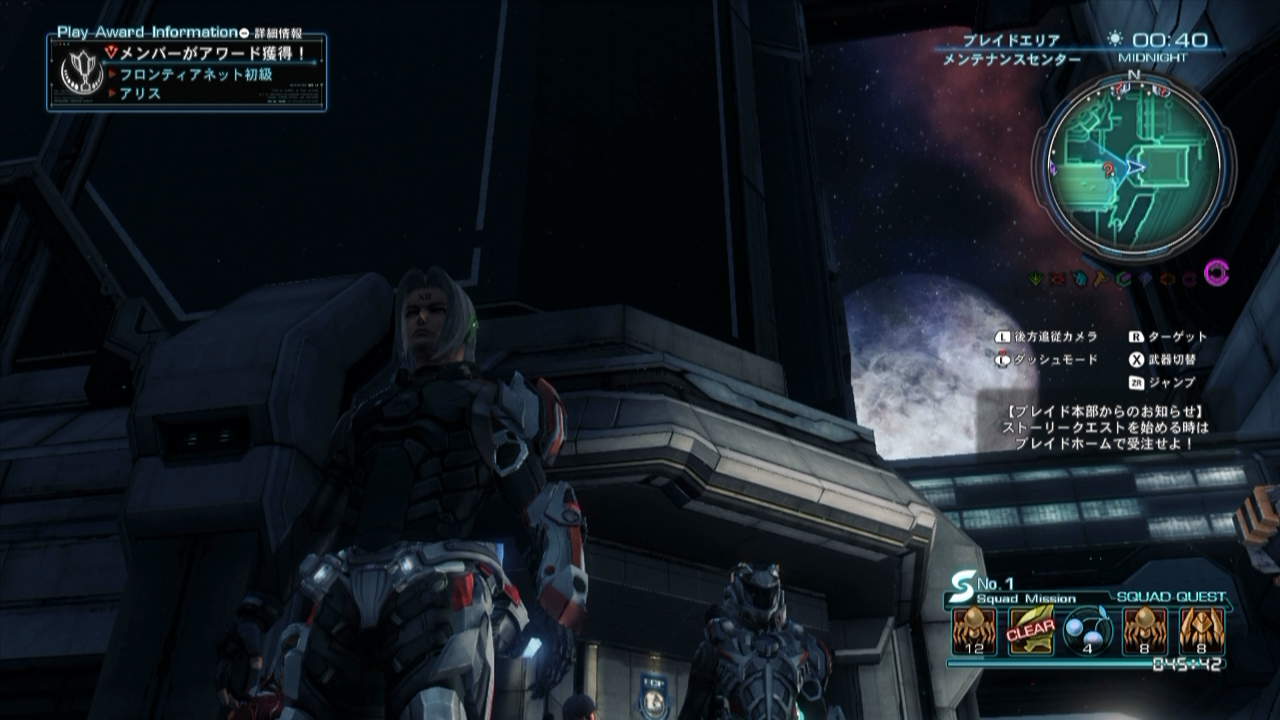
Task: Select the collectible orb icon showing 4
Action: (1088, 632)
